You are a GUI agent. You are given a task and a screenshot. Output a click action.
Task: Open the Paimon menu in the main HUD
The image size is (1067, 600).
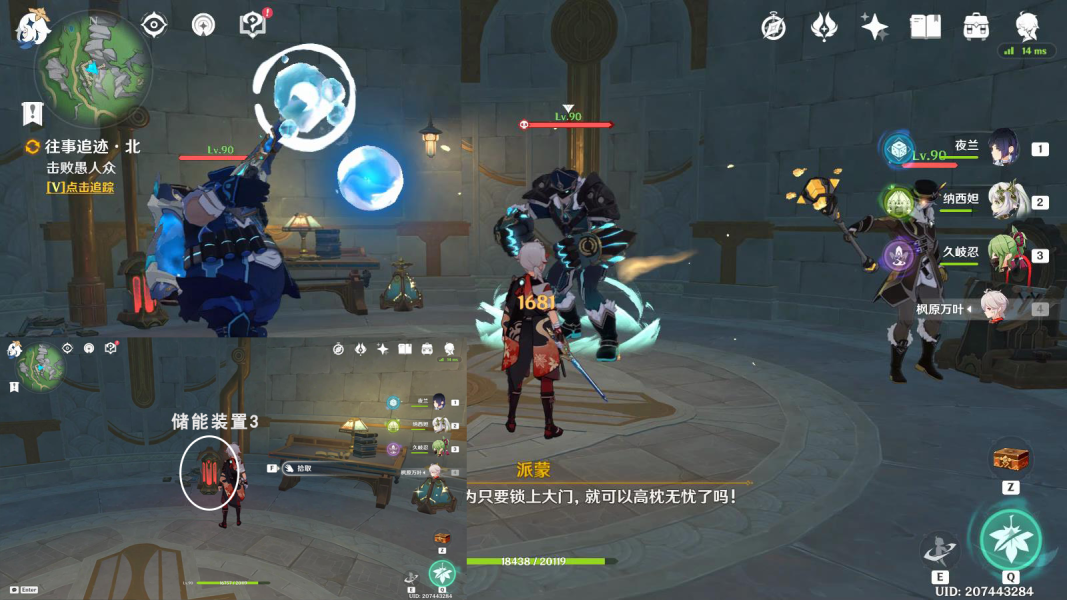tap(32, 27)
